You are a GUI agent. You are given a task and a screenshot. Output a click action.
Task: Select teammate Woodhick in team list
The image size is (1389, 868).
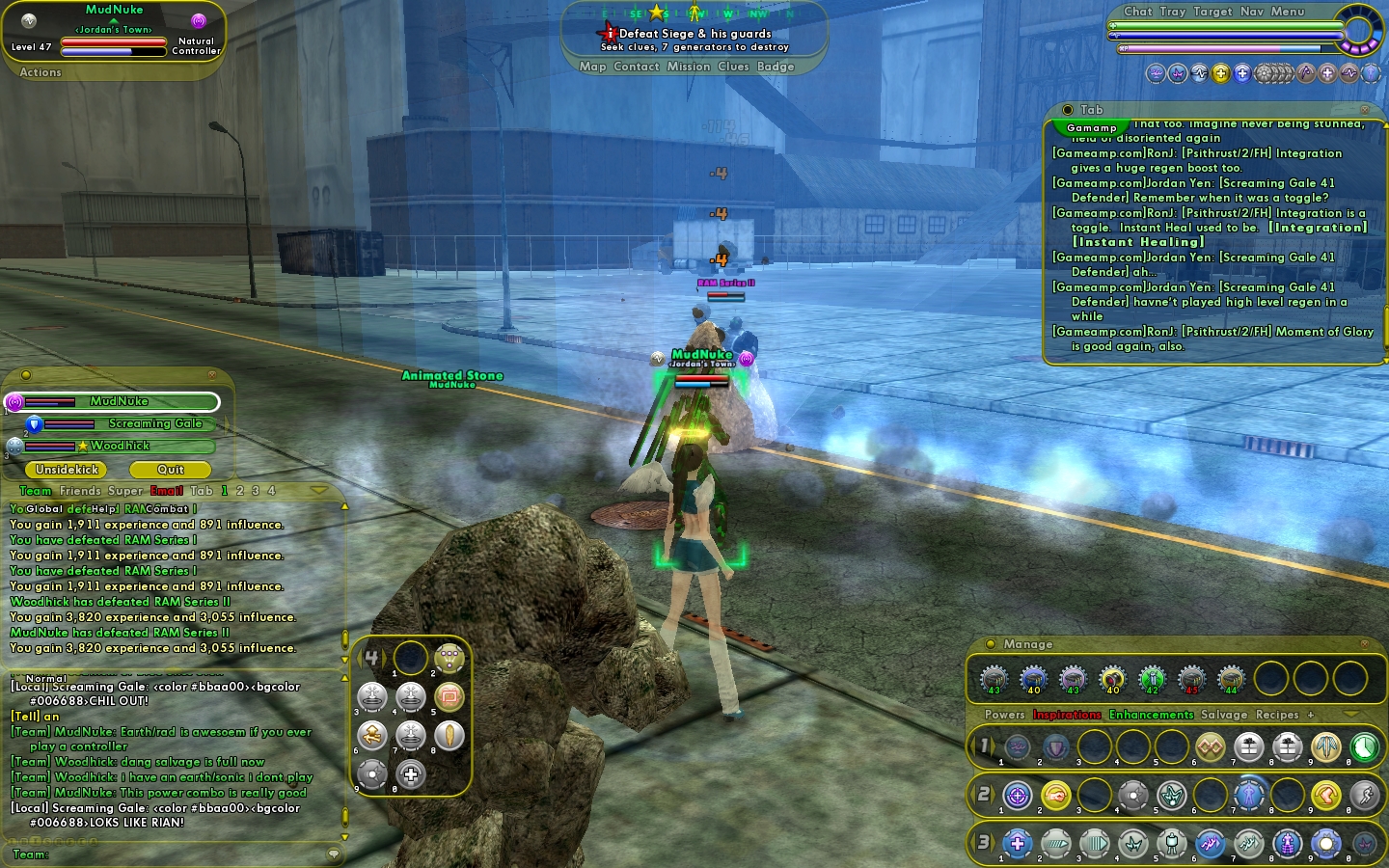(121, 446)
